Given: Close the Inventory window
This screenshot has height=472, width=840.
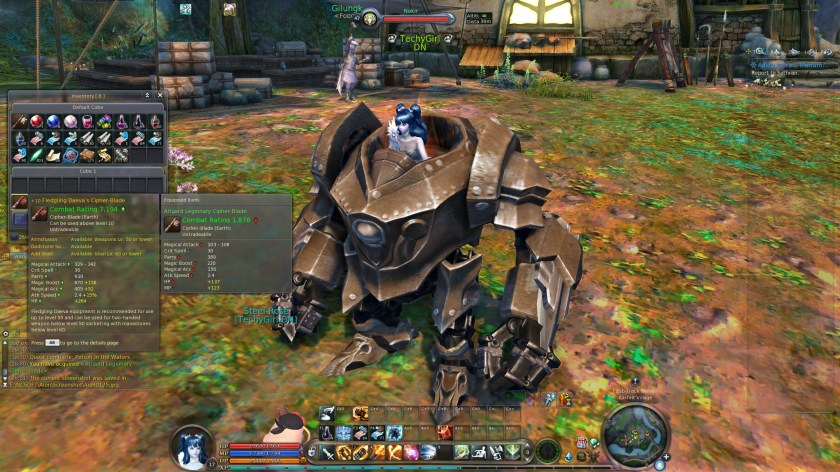Looking at the screenshot, I should (160, 95).
